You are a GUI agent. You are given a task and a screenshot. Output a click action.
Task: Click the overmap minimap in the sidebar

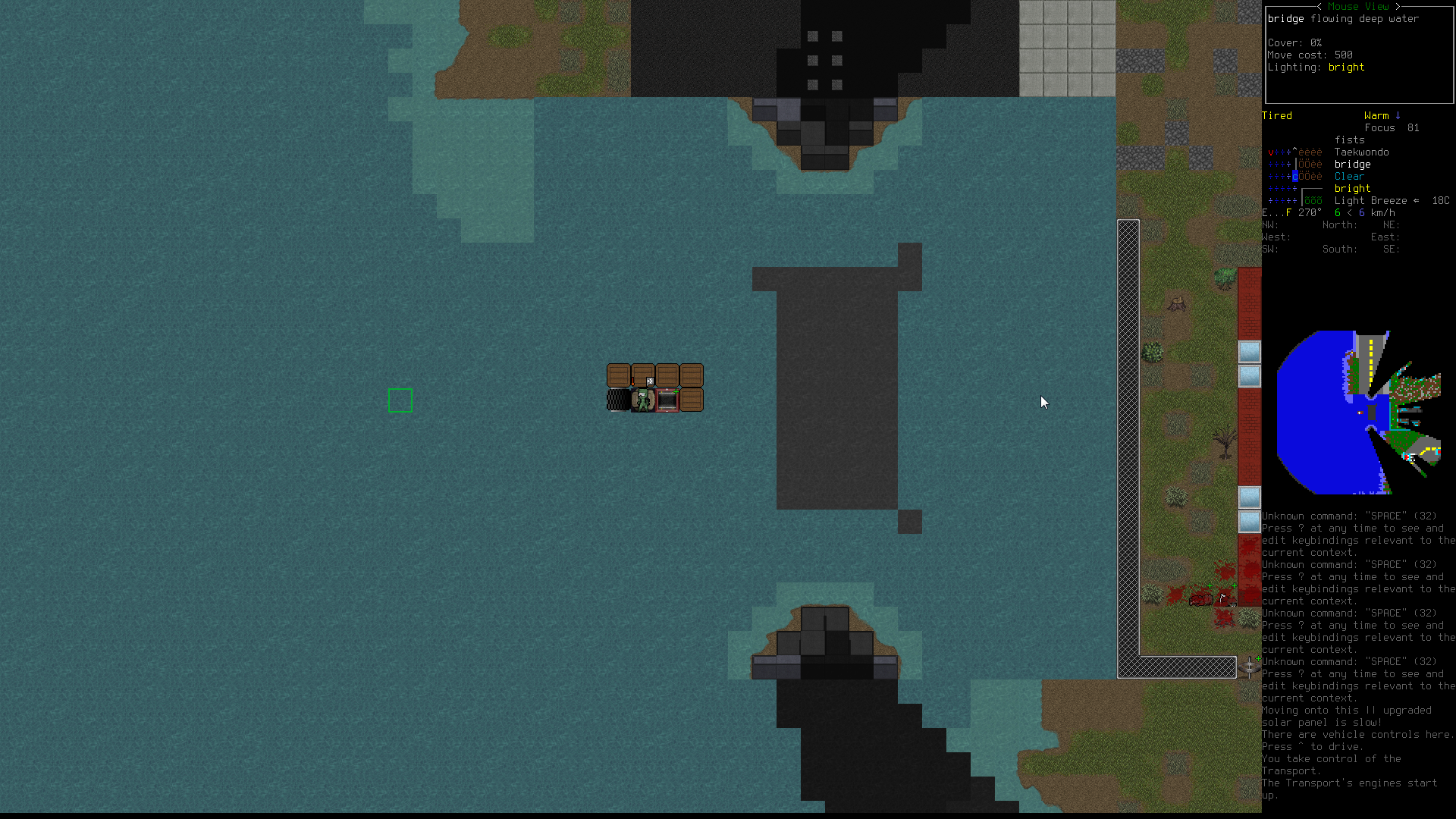click(1358, 412)
